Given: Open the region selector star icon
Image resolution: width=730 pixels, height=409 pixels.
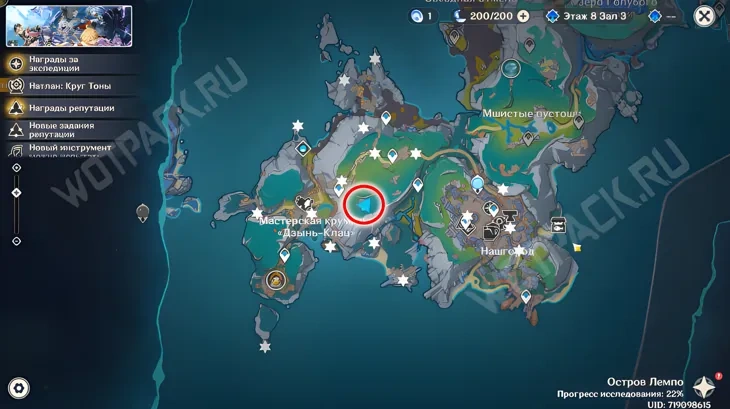Looking at the screenshot, I should [705, 387].
